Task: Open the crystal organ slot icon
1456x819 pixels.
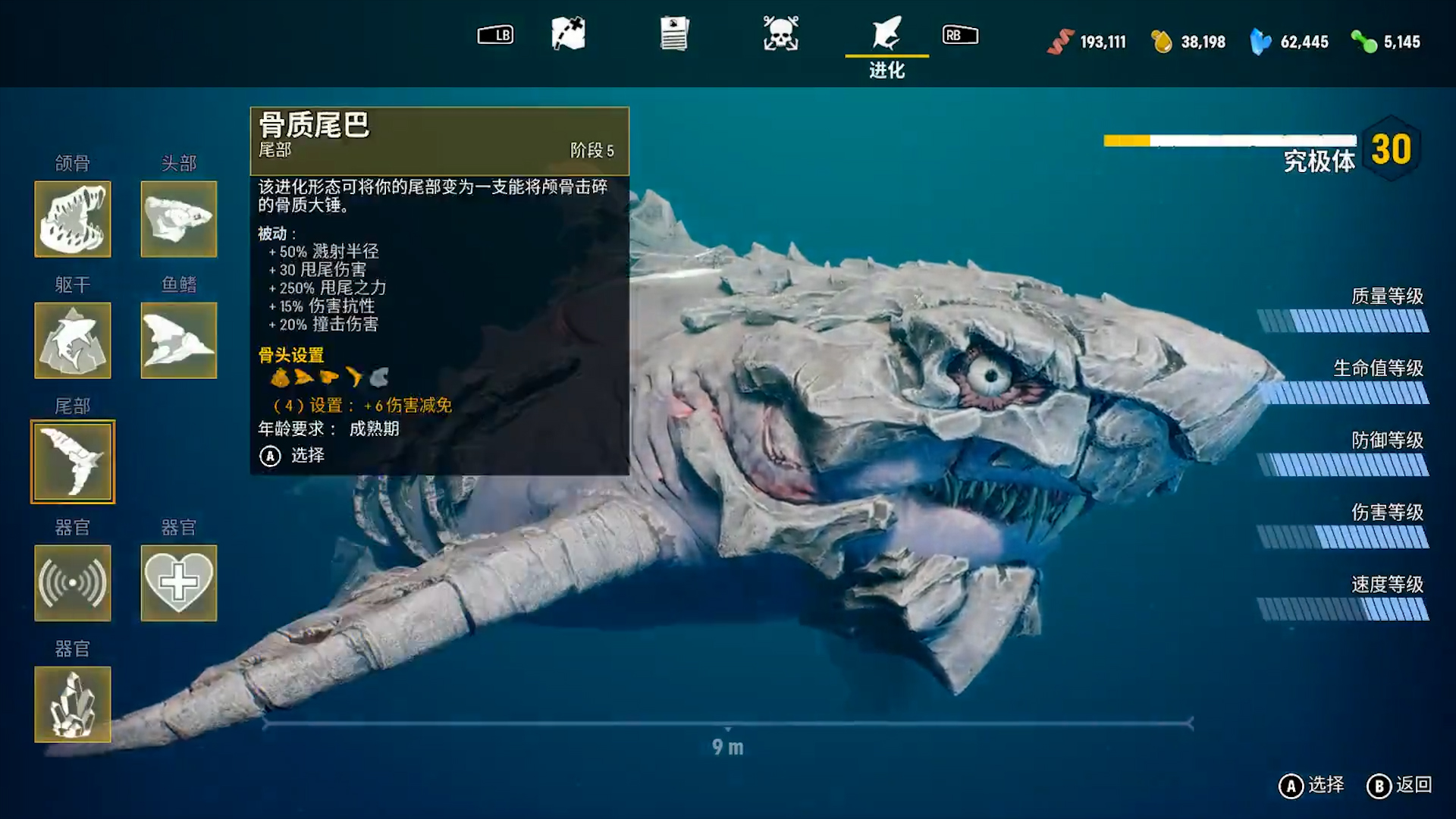Action: (73, 704)
